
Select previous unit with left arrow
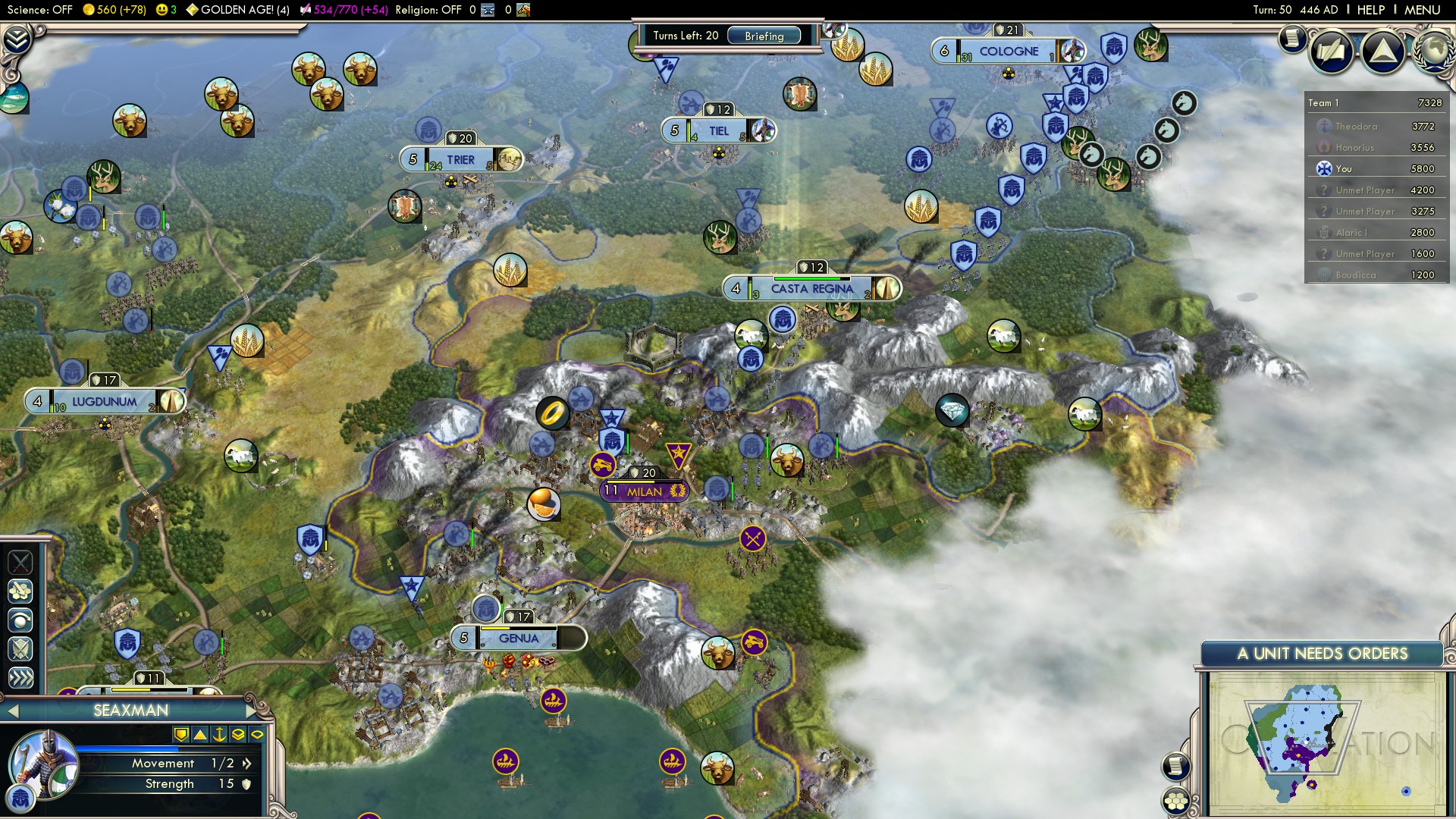[13, 711]
